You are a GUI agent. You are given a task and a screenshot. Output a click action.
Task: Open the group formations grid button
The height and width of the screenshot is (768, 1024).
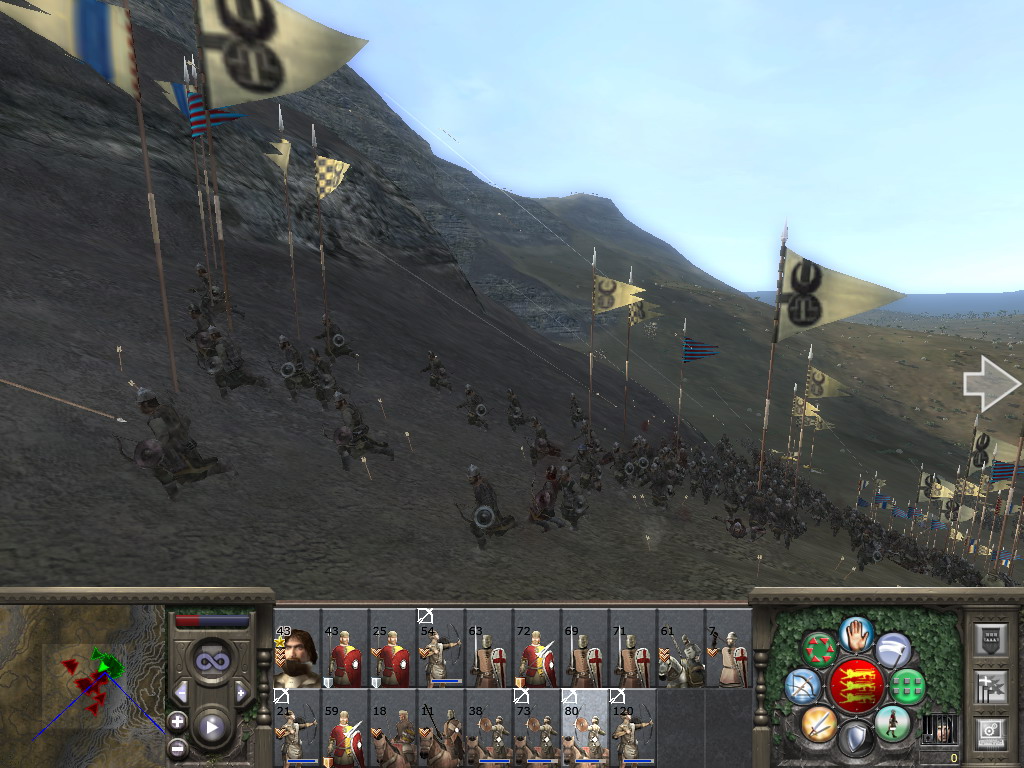[x=908, y=686]
